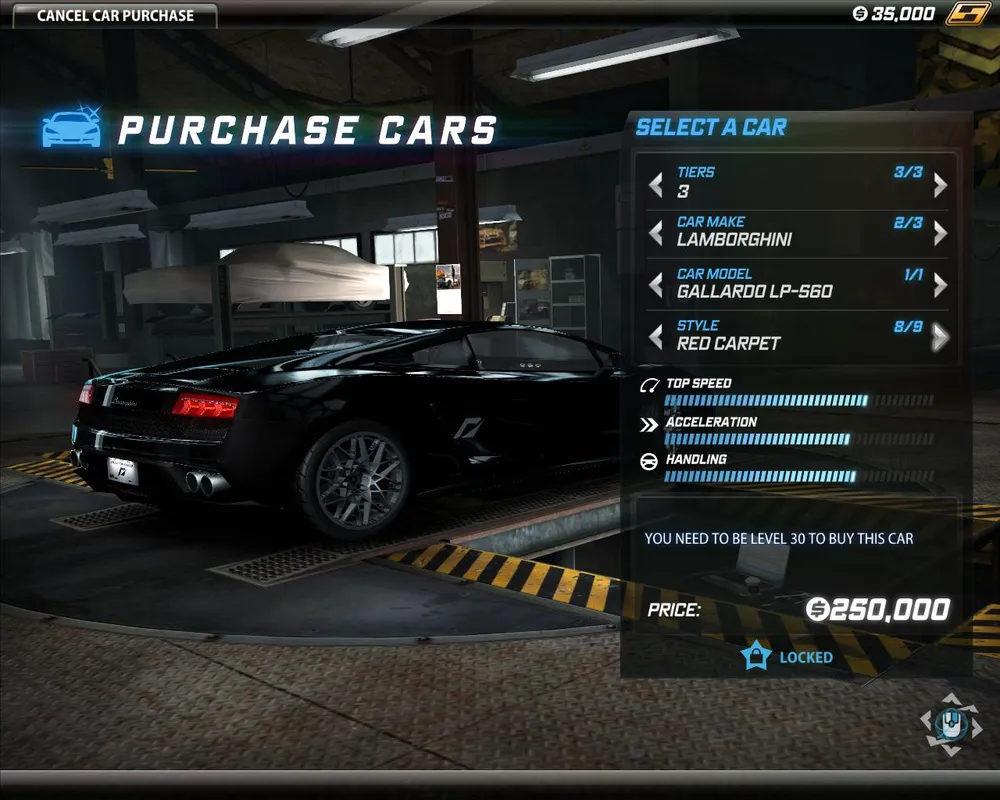1000x800 pixels.
Task: Switch to the next car make
Action: pyautogui.click(x=940, y=234)
